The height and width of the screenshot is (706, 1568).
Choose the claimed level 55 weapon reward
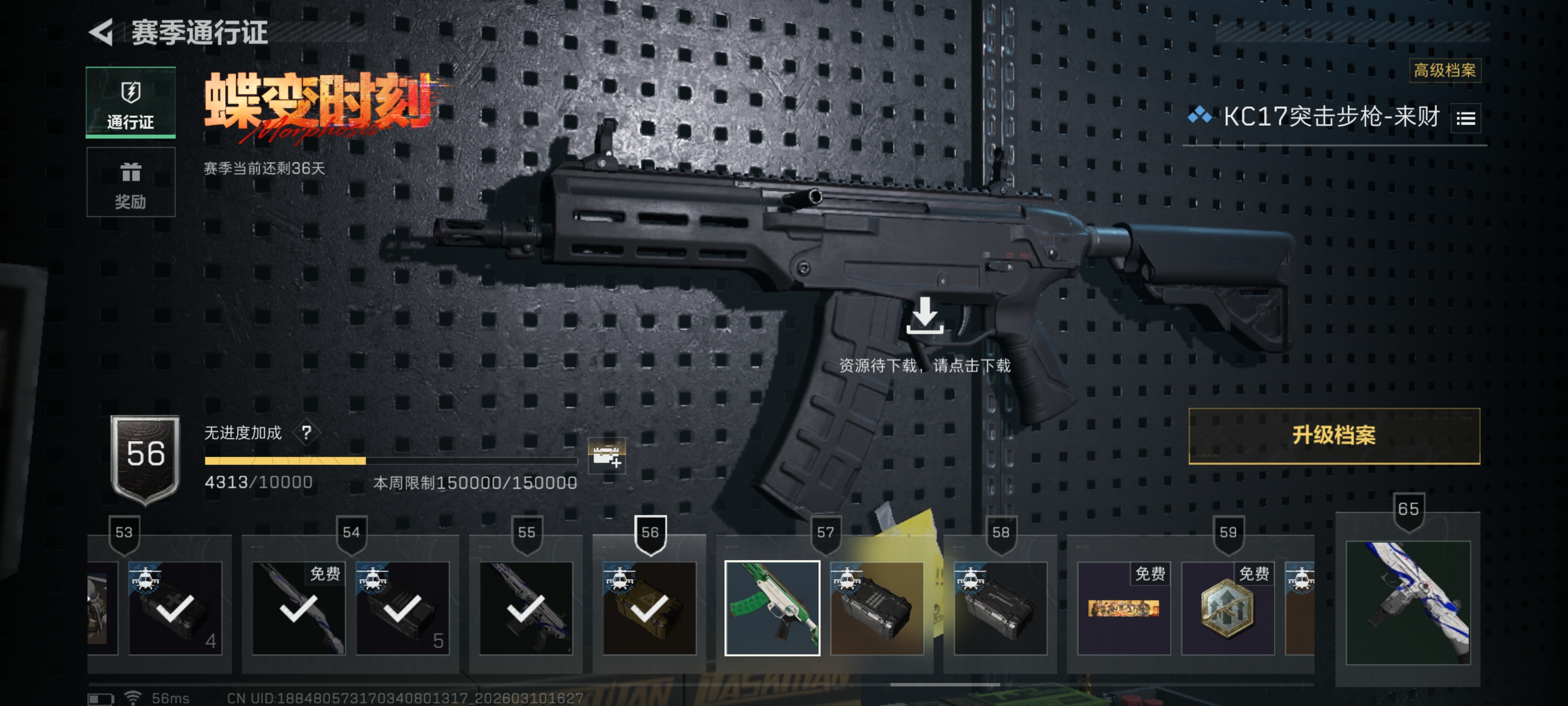pos(526,608)
